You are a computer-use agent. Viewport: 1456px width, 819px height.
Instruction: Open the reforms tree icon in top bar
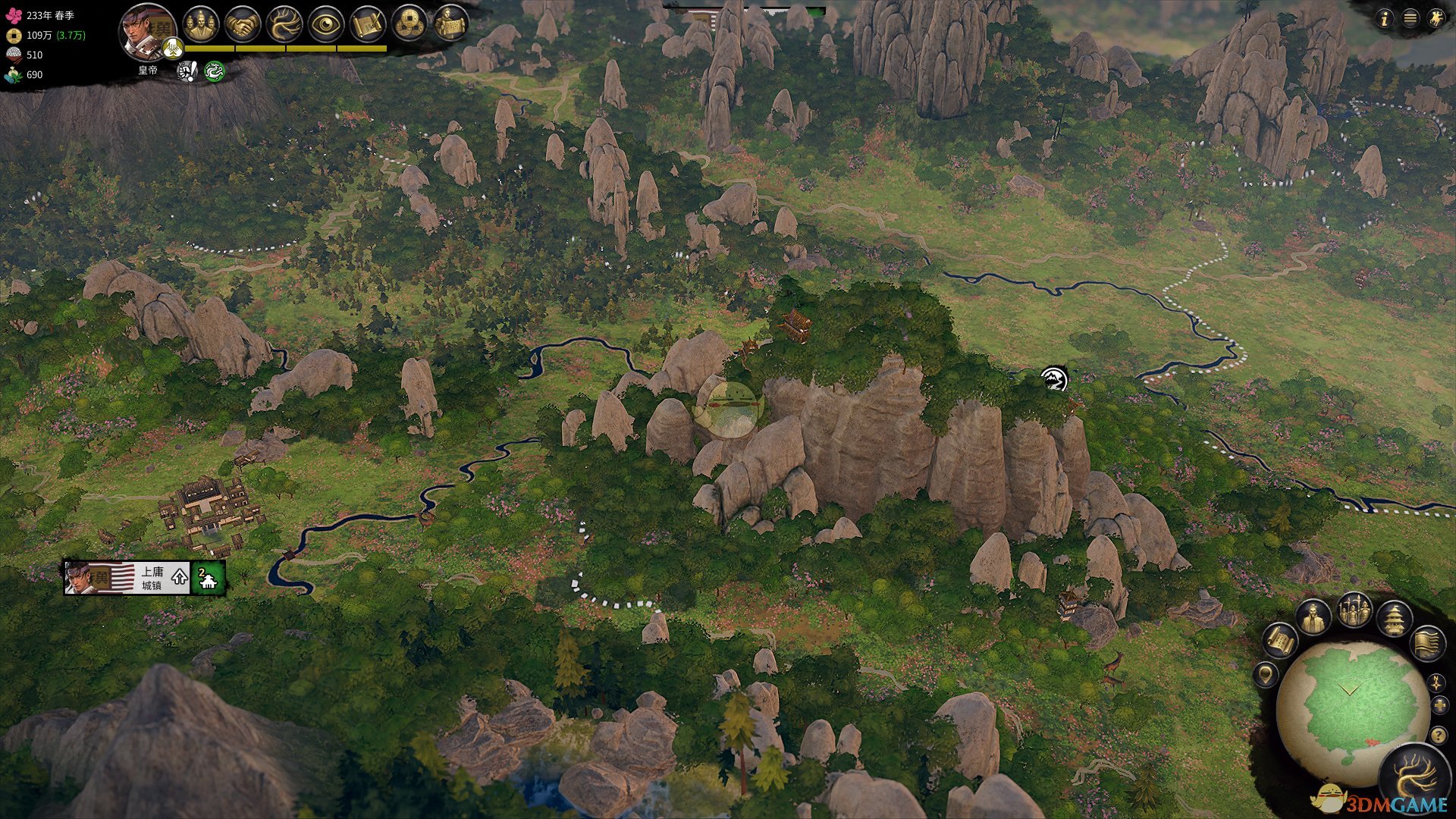[x=284, y=24]
